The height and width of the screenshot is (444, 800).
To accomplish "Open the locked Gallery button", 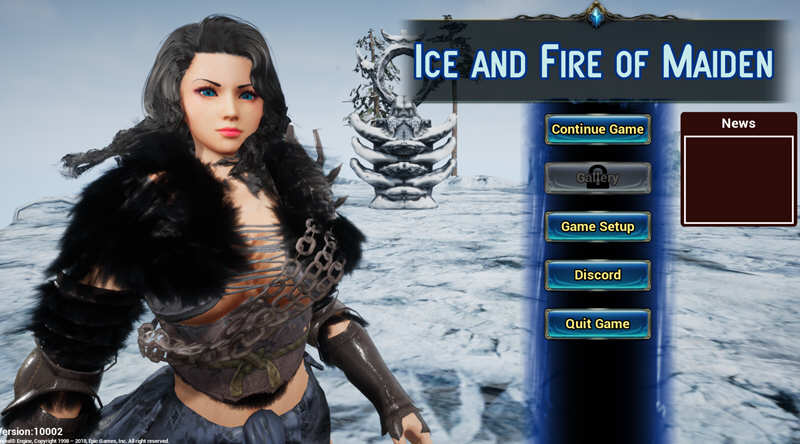I will [597, 178].
